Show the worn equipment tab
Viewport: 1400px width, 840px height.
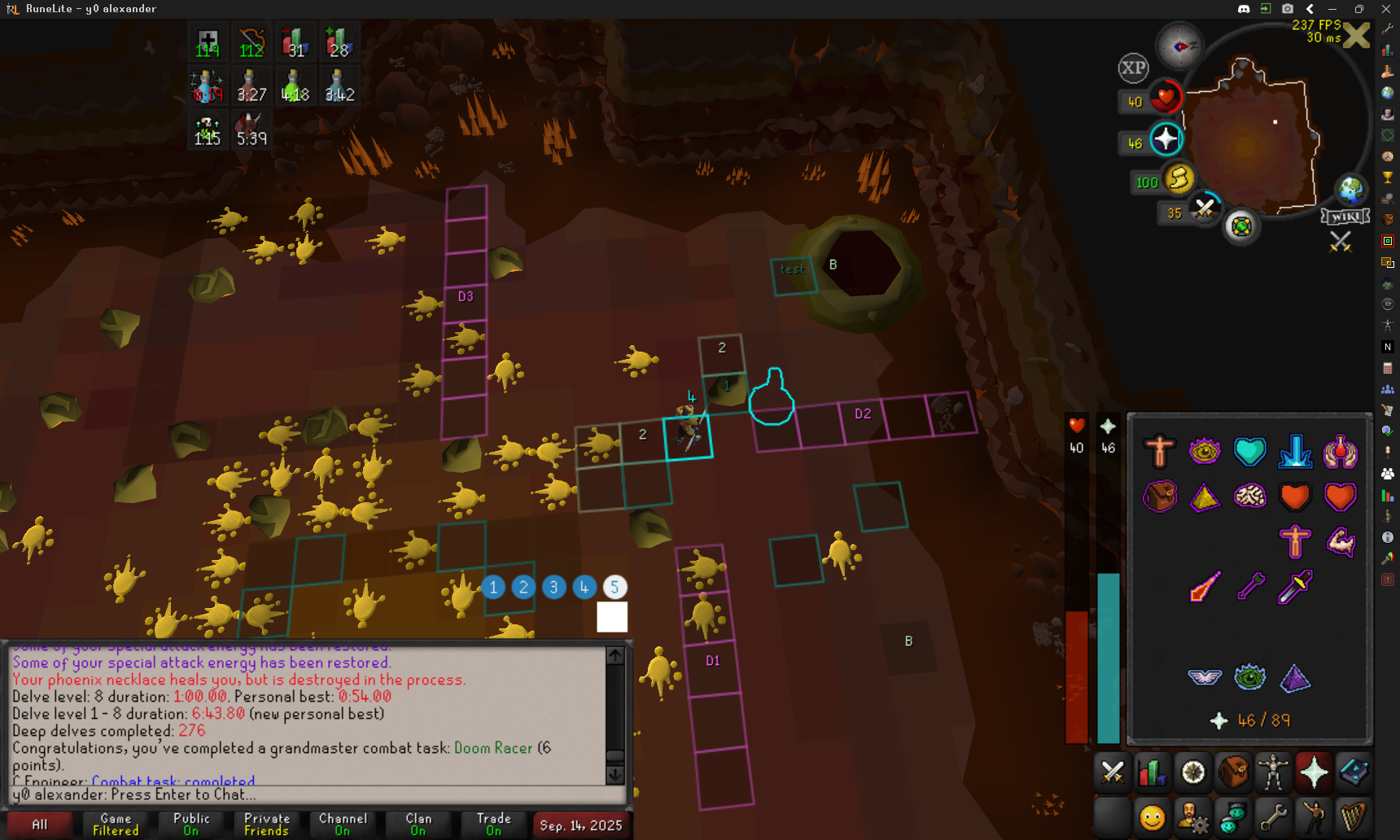[x=1273, y=772]
